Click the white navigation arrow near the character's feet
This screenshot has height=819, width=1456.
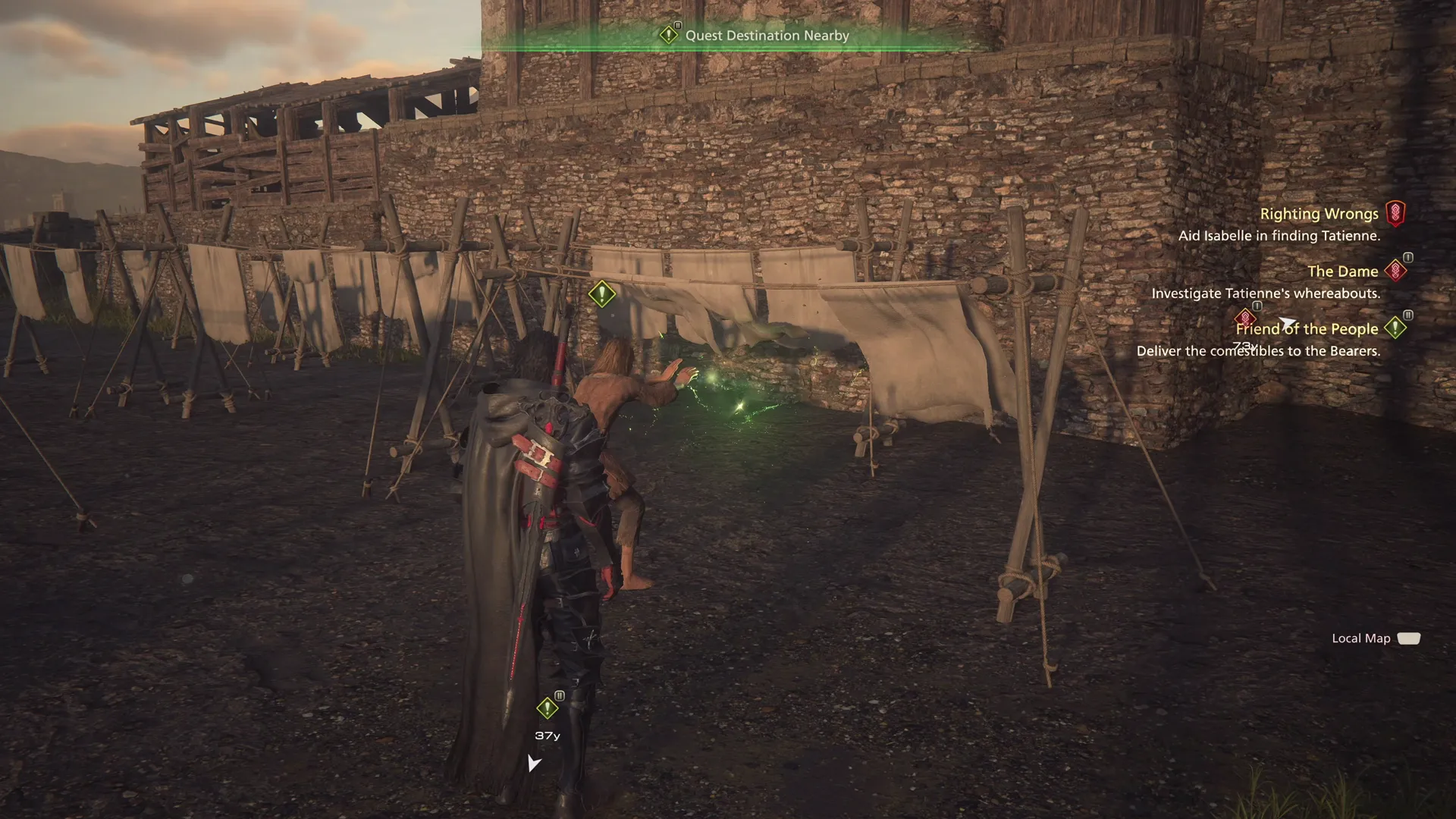click(x=535, y=764)
